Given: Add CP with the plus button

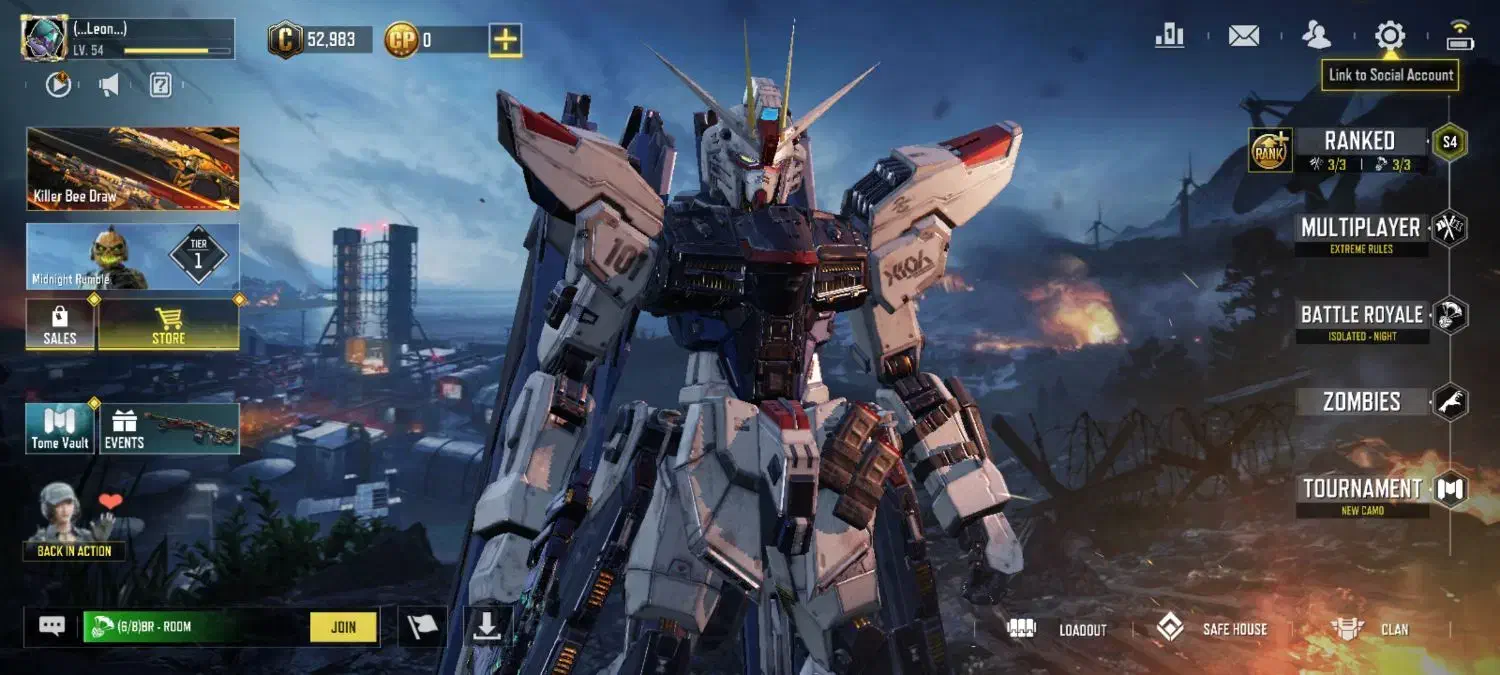Looking at the screenshot, I should (x=505, y=40).
